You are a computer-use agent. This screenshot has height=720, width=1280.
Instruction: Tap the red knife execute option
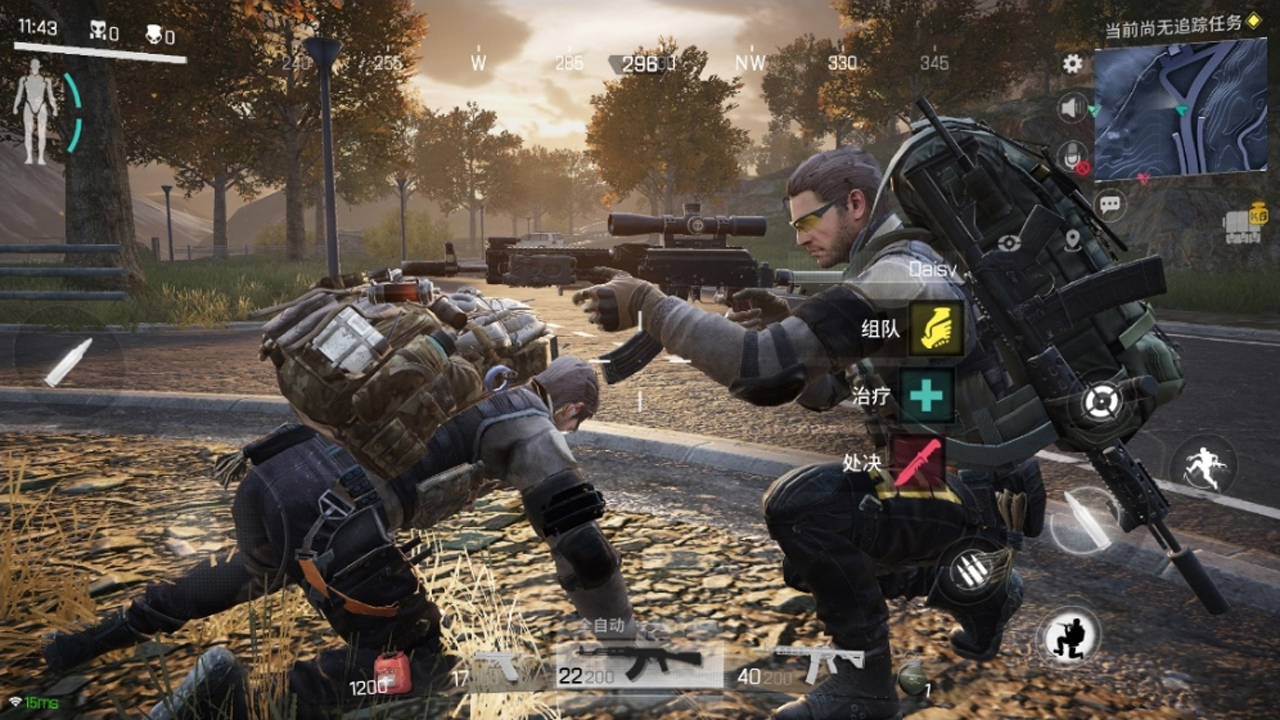[x=918, y=462]
